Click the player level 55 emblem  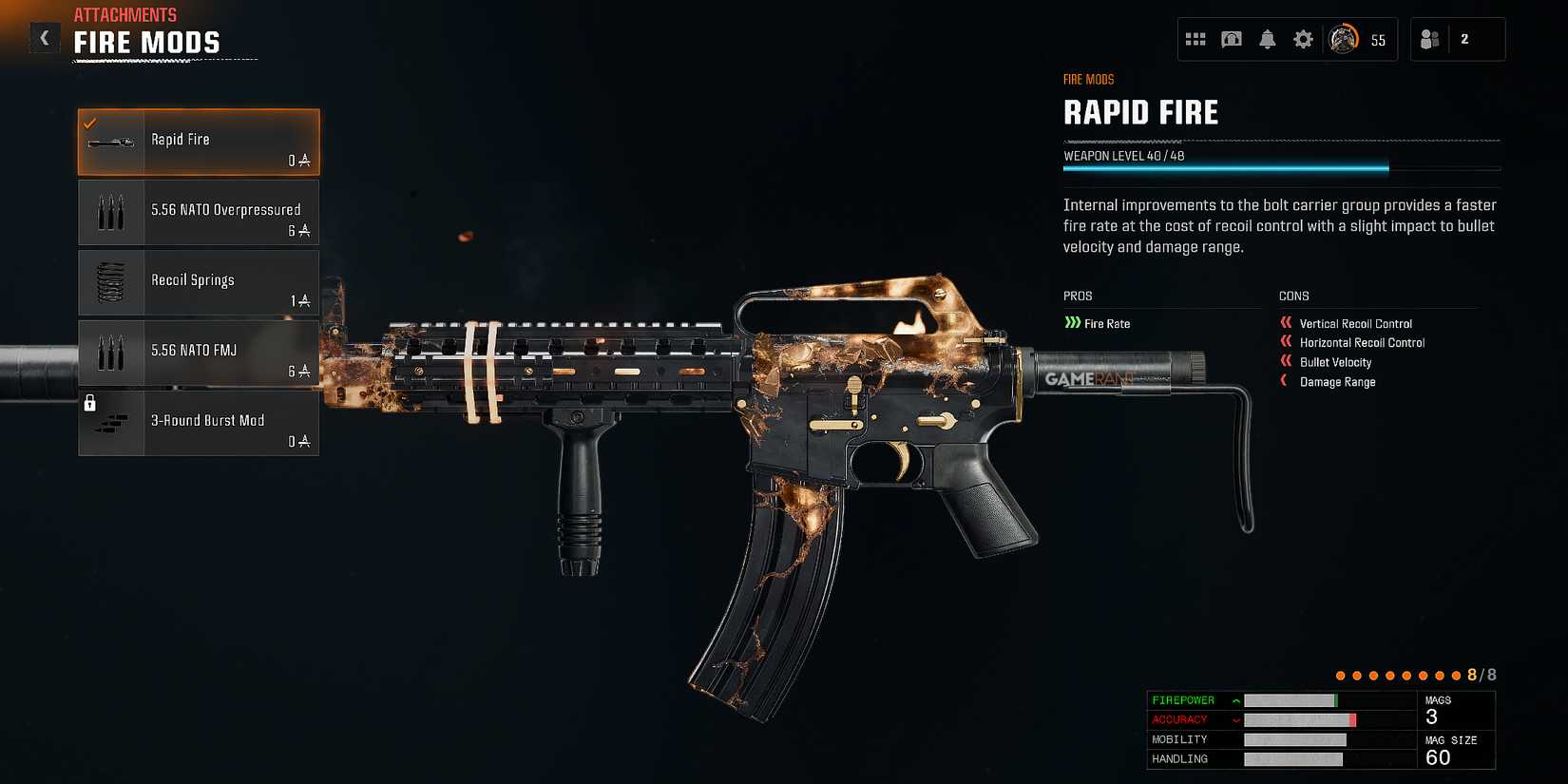(1346, 39)
